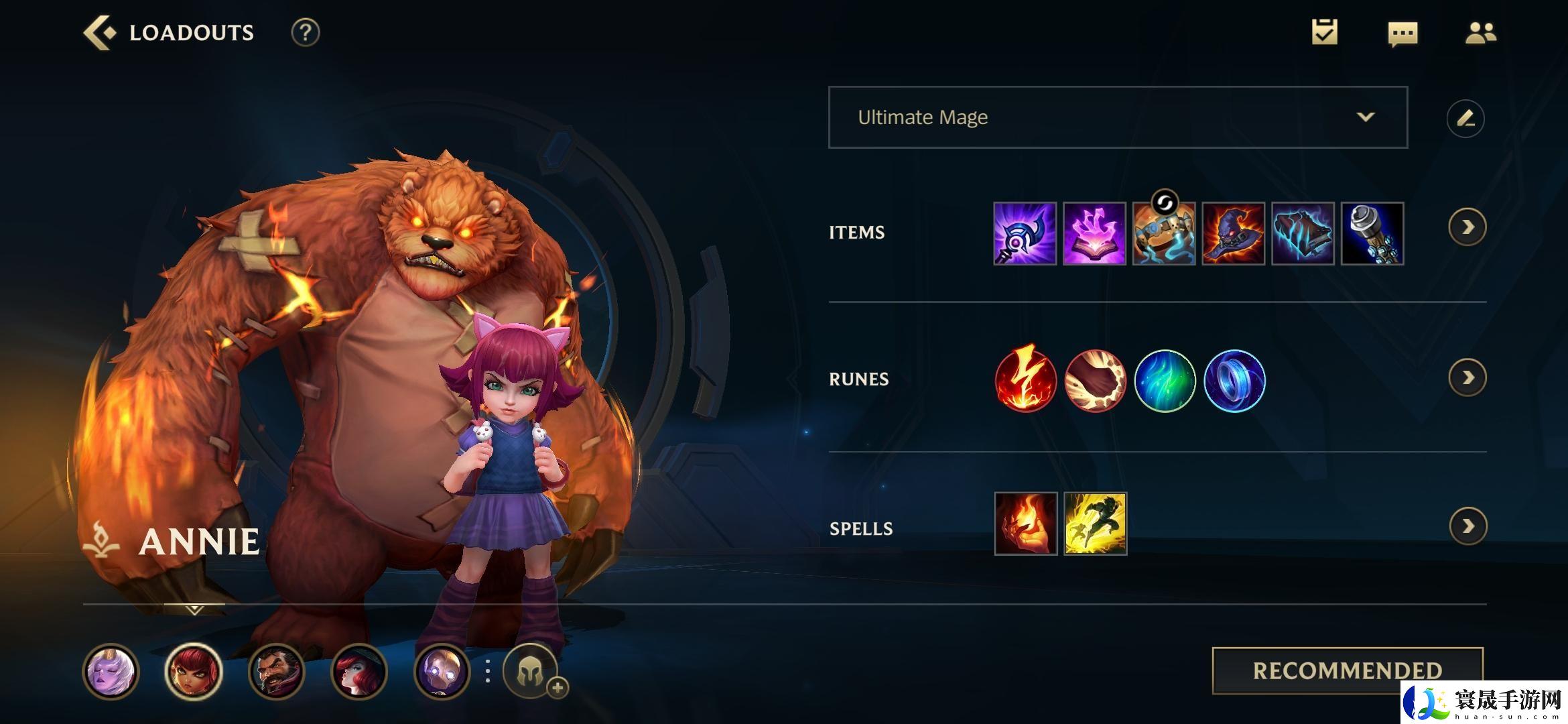Open the missions checklist icon

click(1324, 33)
